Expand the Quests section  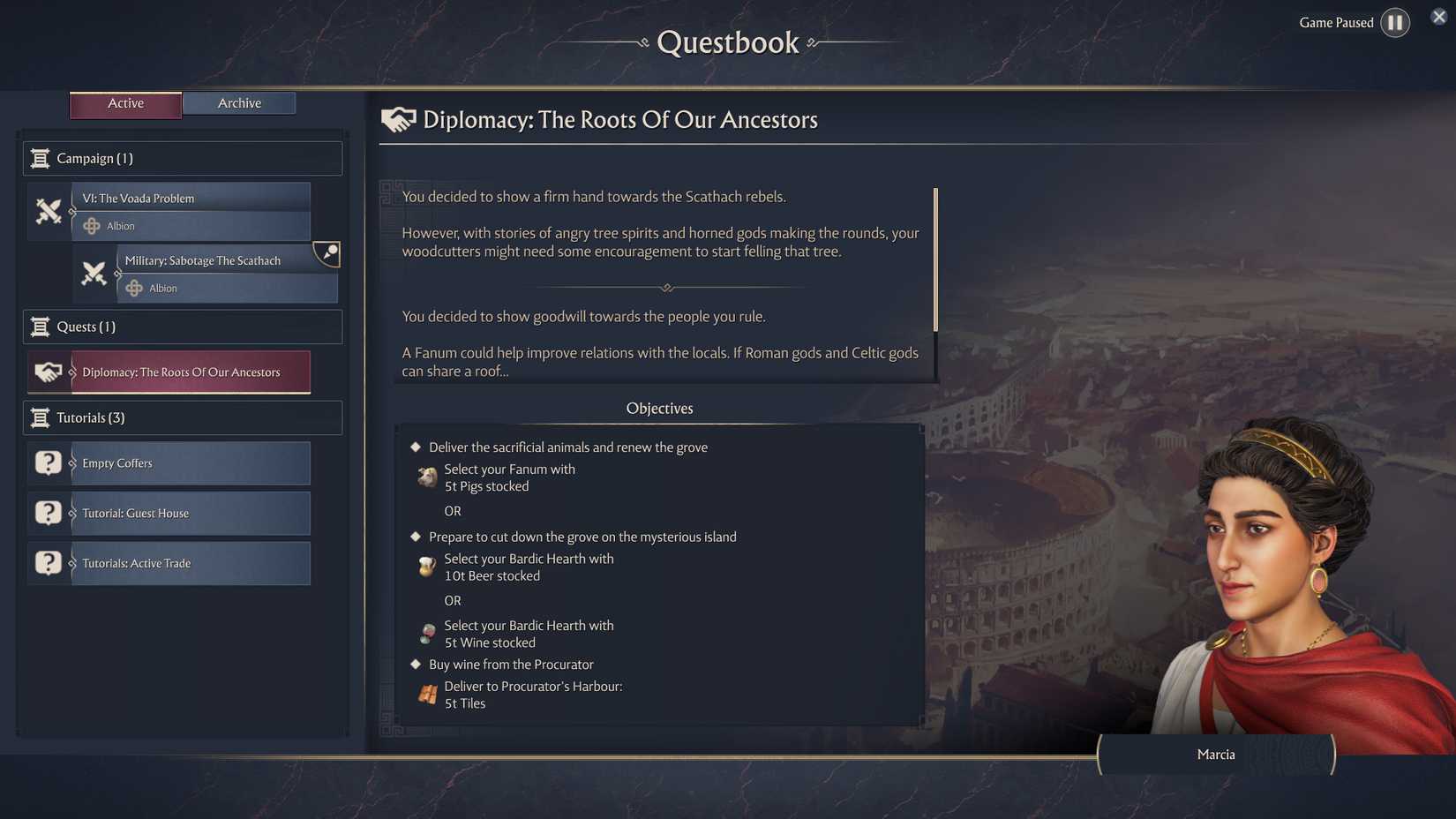(182, 327)
